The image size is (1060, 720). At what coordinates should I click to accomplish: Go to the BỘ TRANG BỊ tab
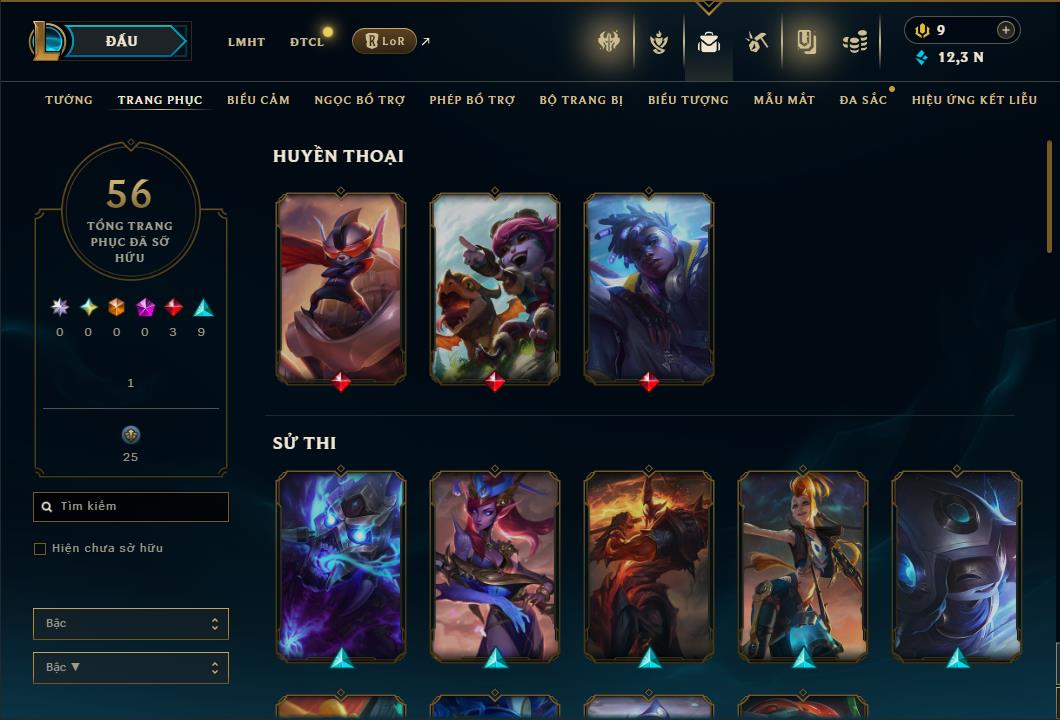tap(581, 100)
